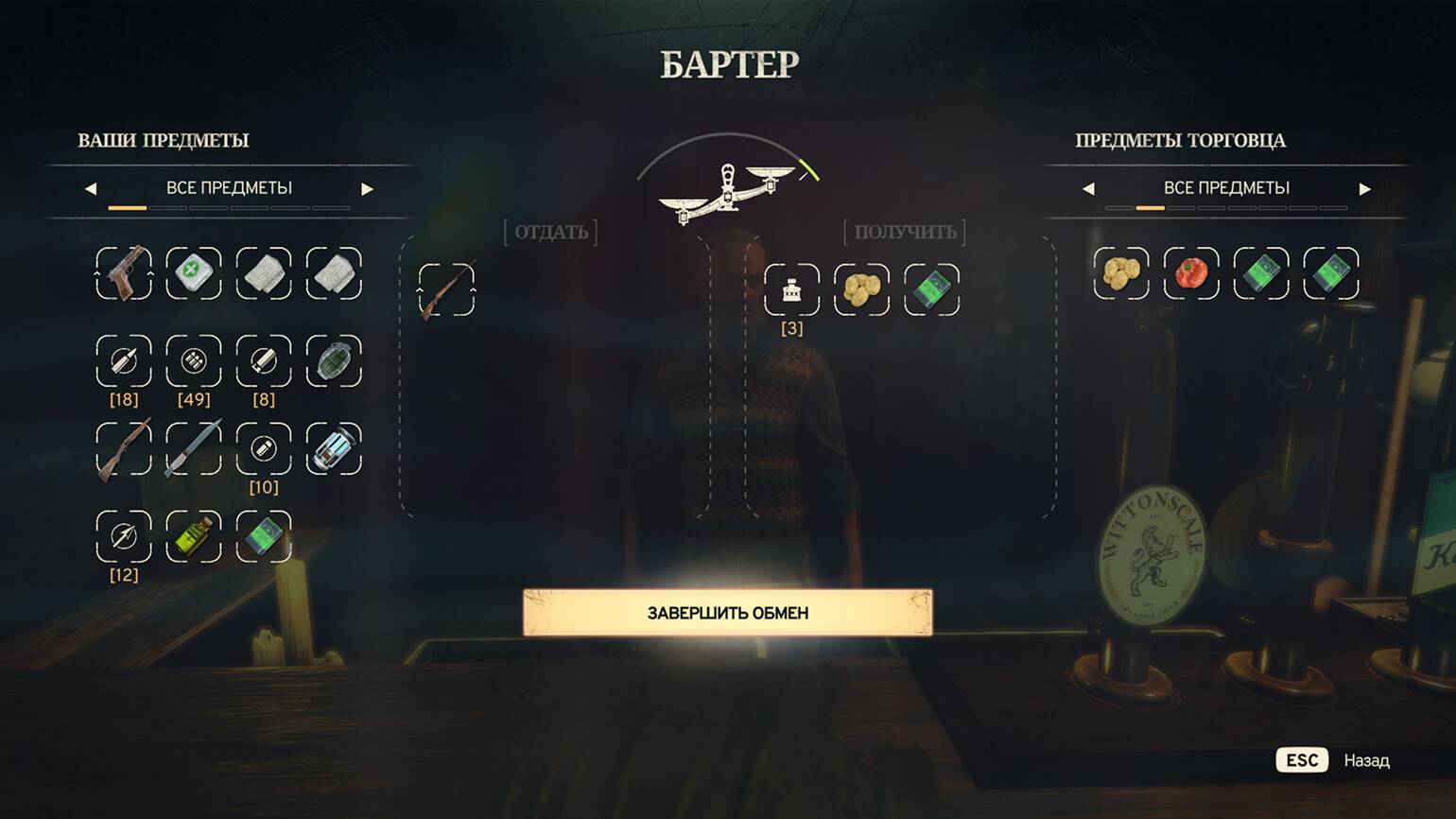Select the blue glass canister item
1456x819 pixels.
pyautogui.click(x=334, y=449)
